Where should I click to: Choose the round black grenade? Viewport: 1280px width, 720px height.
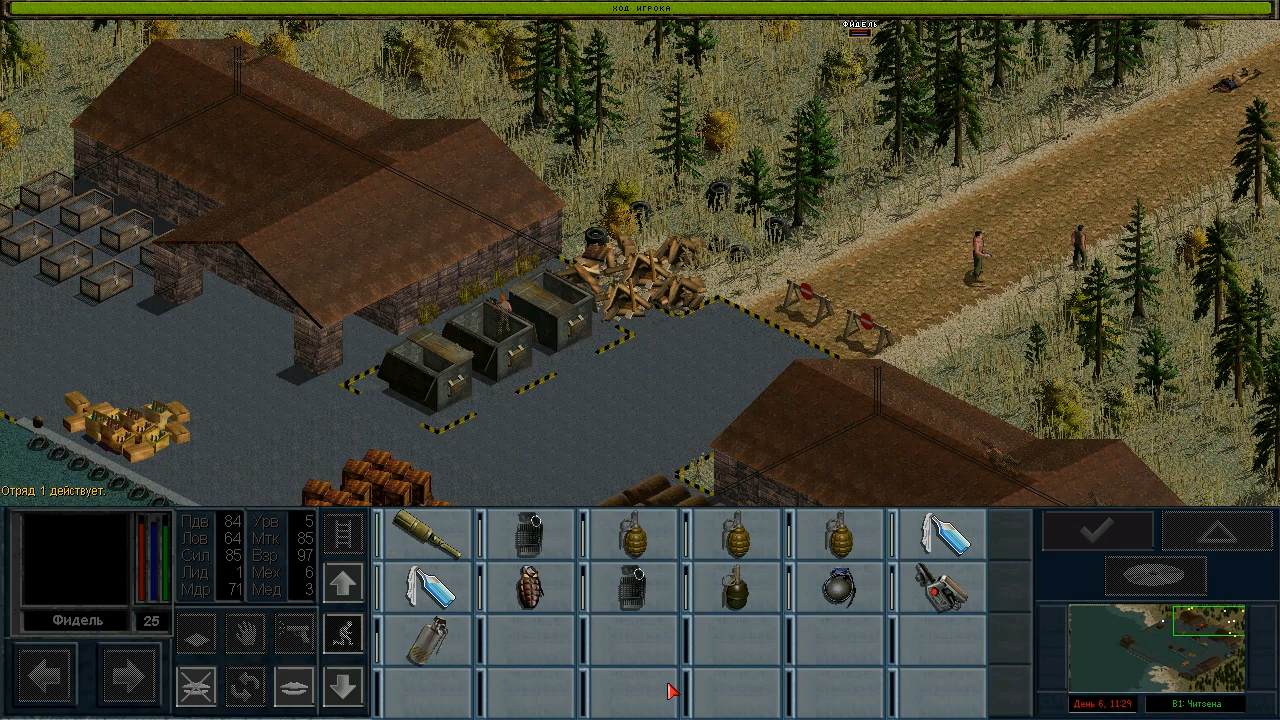click(838, 587)
